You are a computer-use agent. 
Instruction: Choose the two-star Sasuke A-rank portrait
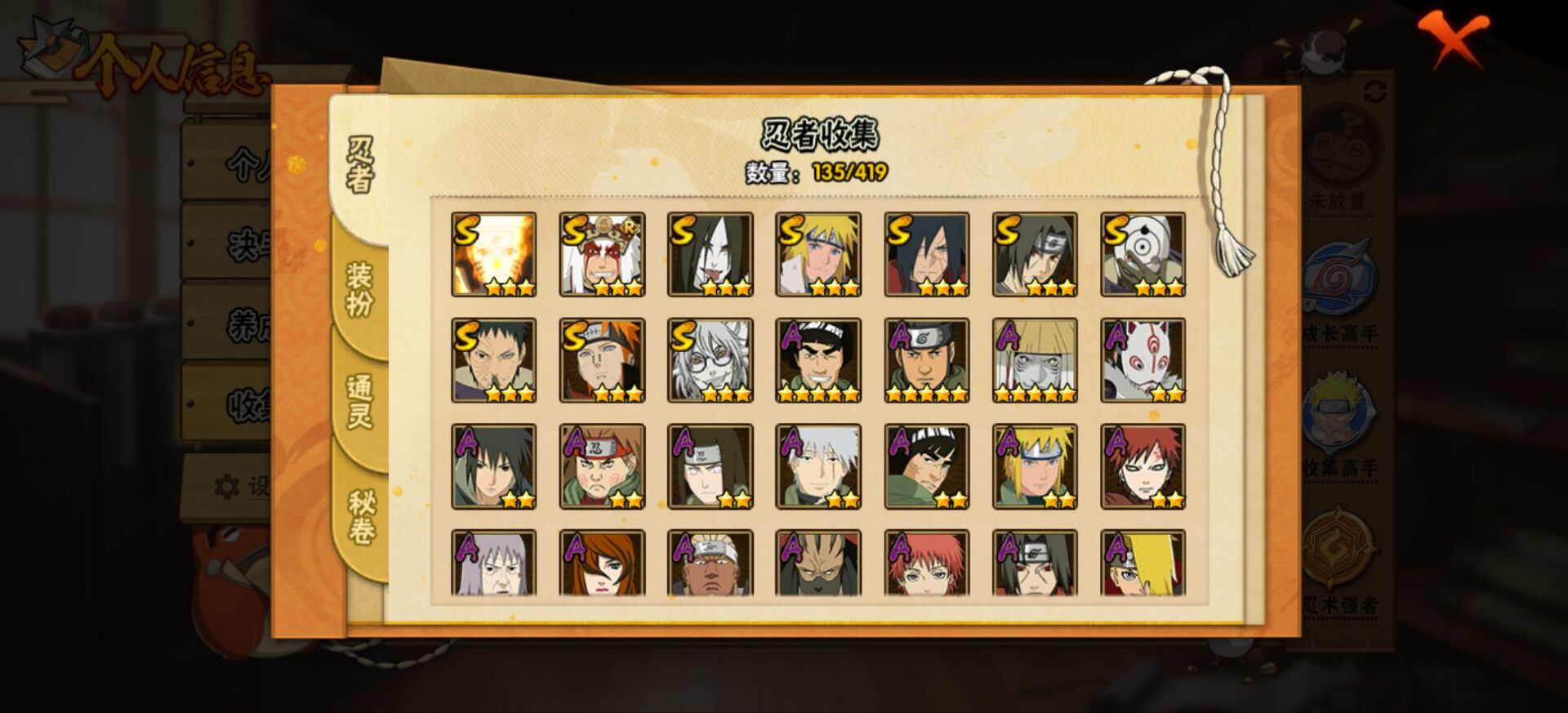coord(493,466)
